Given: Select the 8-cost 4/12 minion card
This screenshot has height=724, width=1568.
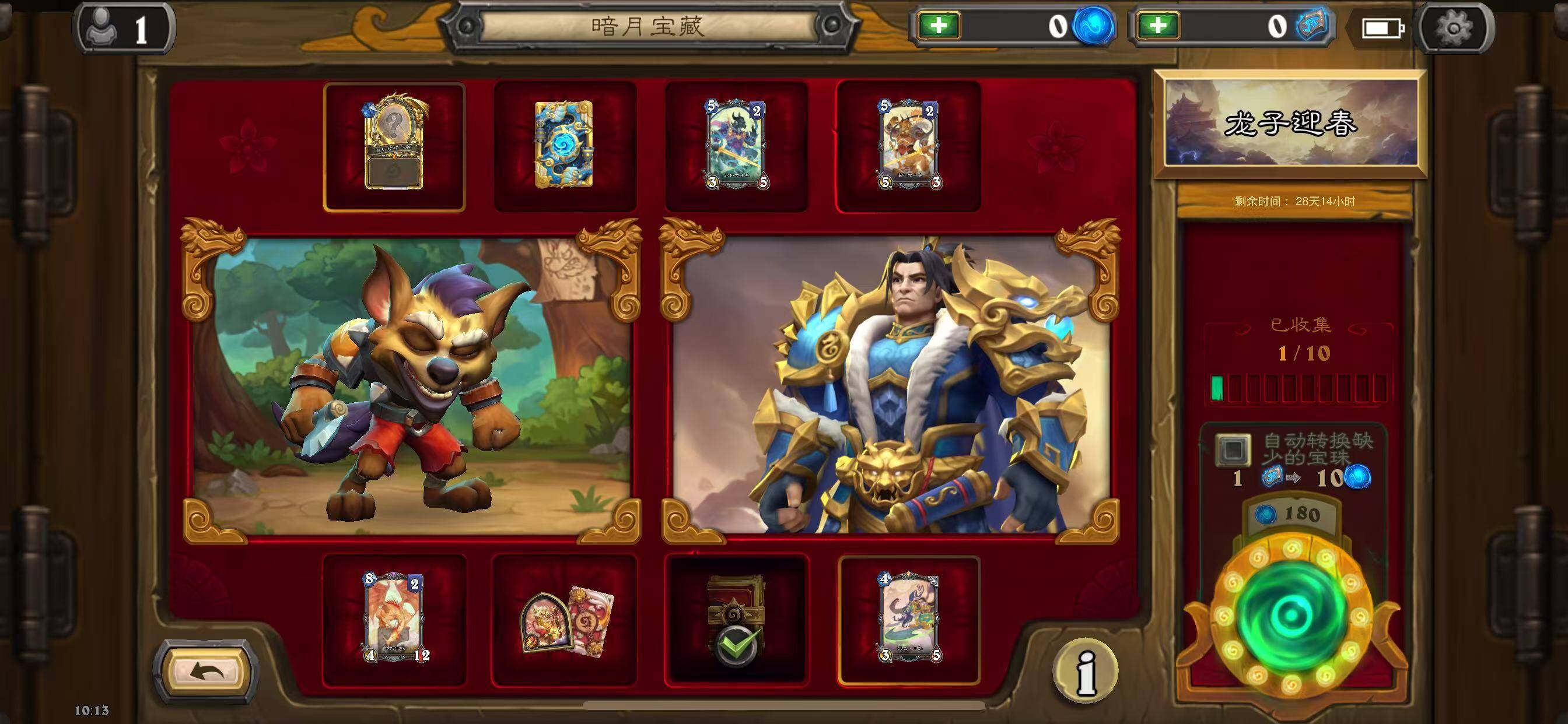Looking at the screenshot, I should (x=394, y=618).
